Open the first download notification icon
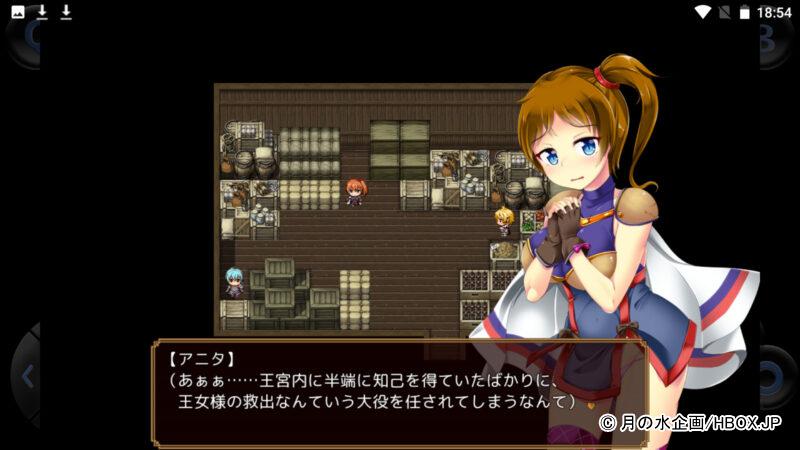Screen dimensions: 800x450 pos(42,13)
